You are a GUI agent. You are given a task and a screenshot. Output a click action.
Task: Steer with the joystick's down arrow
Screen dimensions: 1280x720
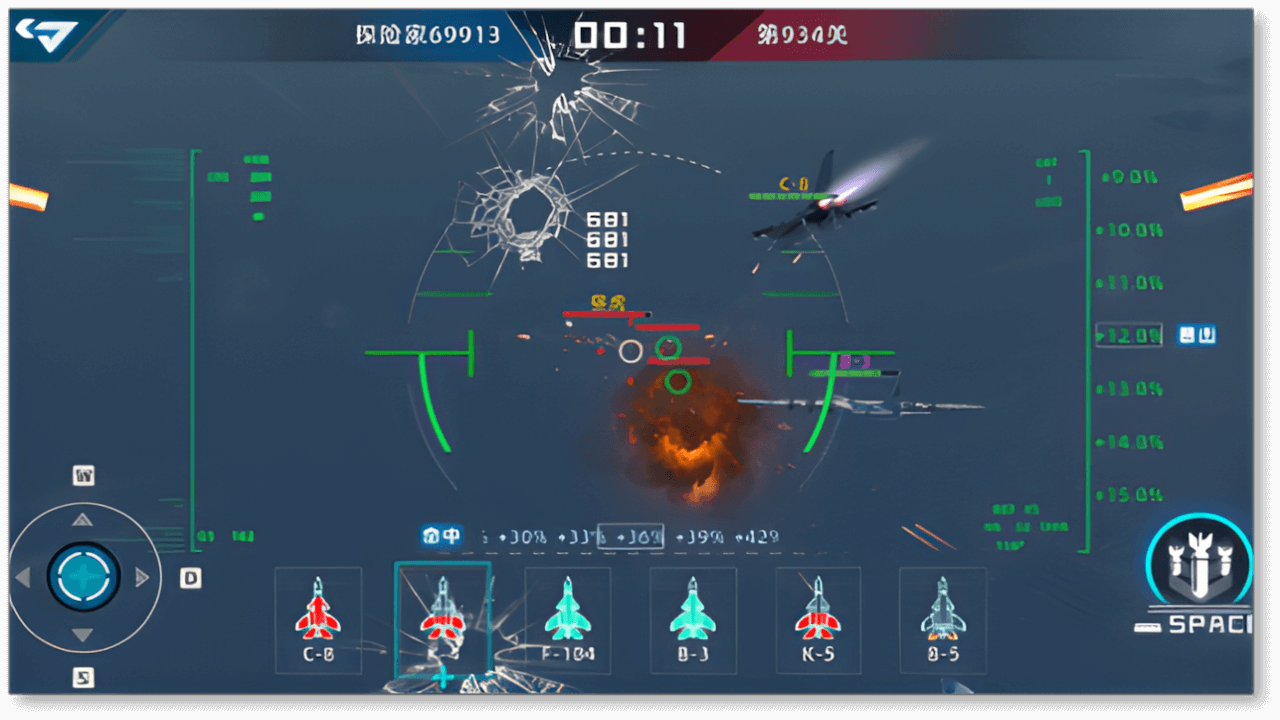click(x=83, y=635)
